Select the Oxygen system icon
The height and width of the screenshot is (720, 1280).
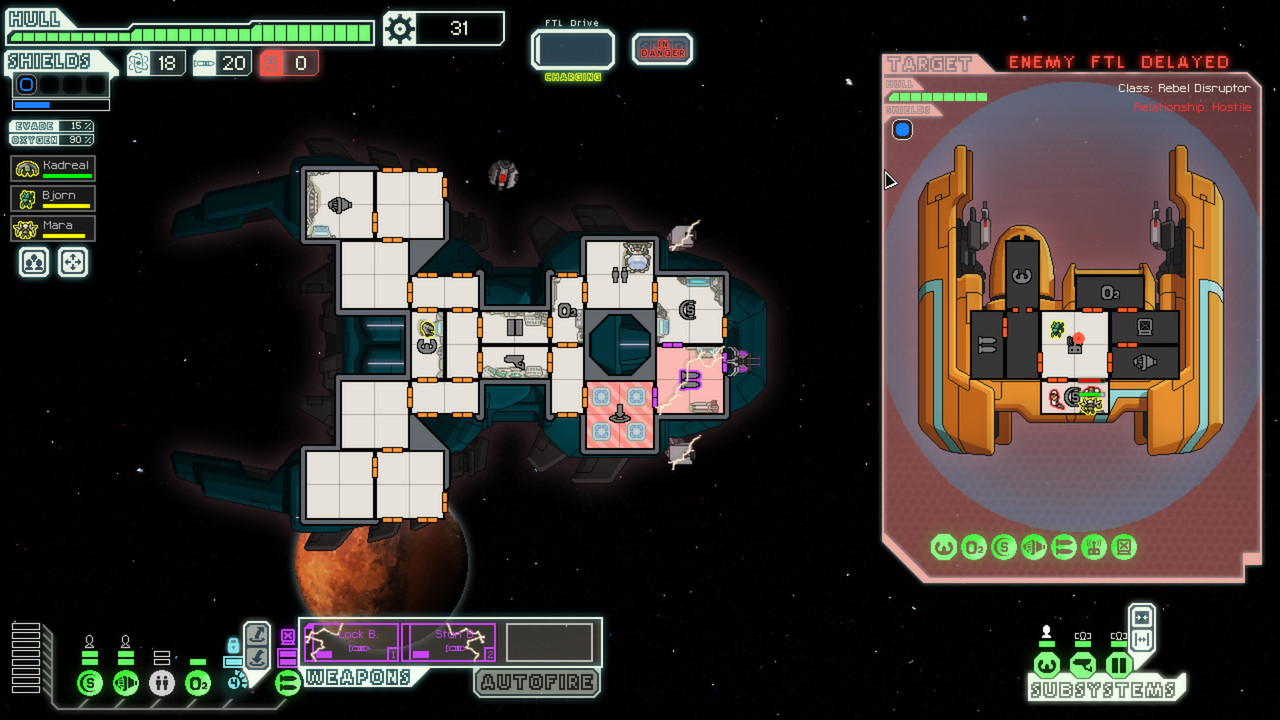pos(196,684)
